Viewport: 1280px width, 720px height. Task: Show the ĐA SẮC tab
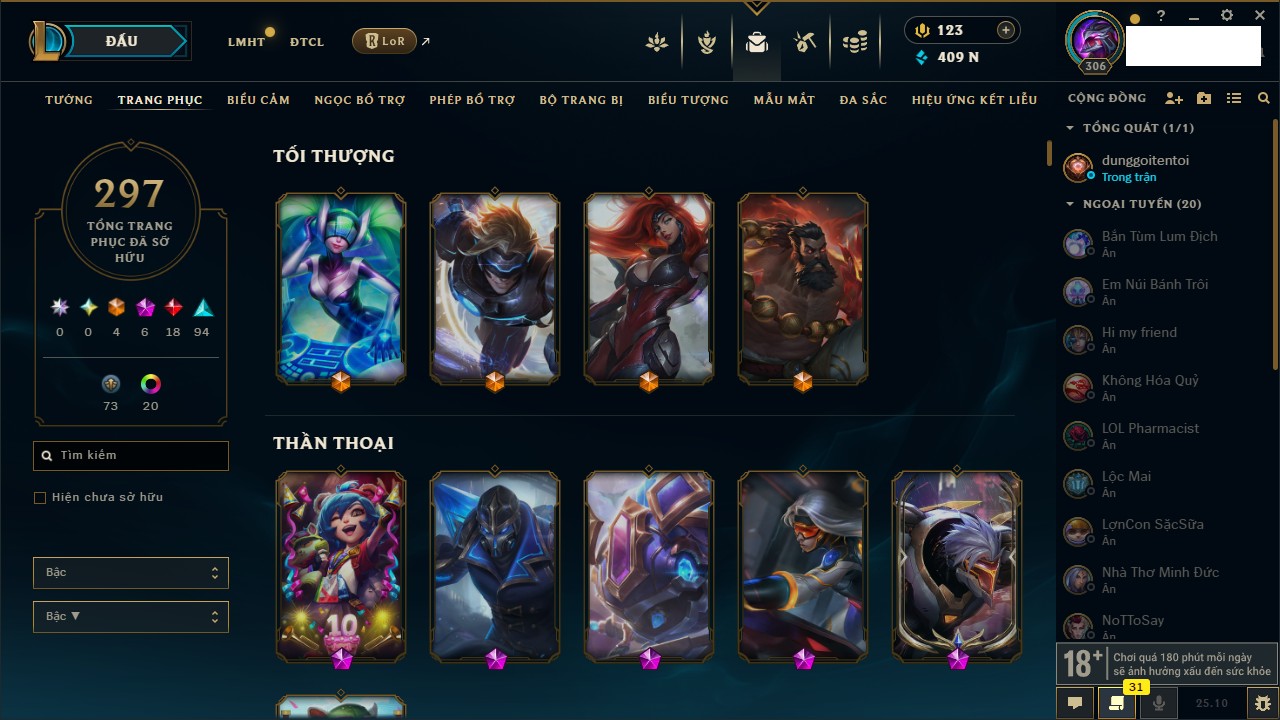coord(863,100)
